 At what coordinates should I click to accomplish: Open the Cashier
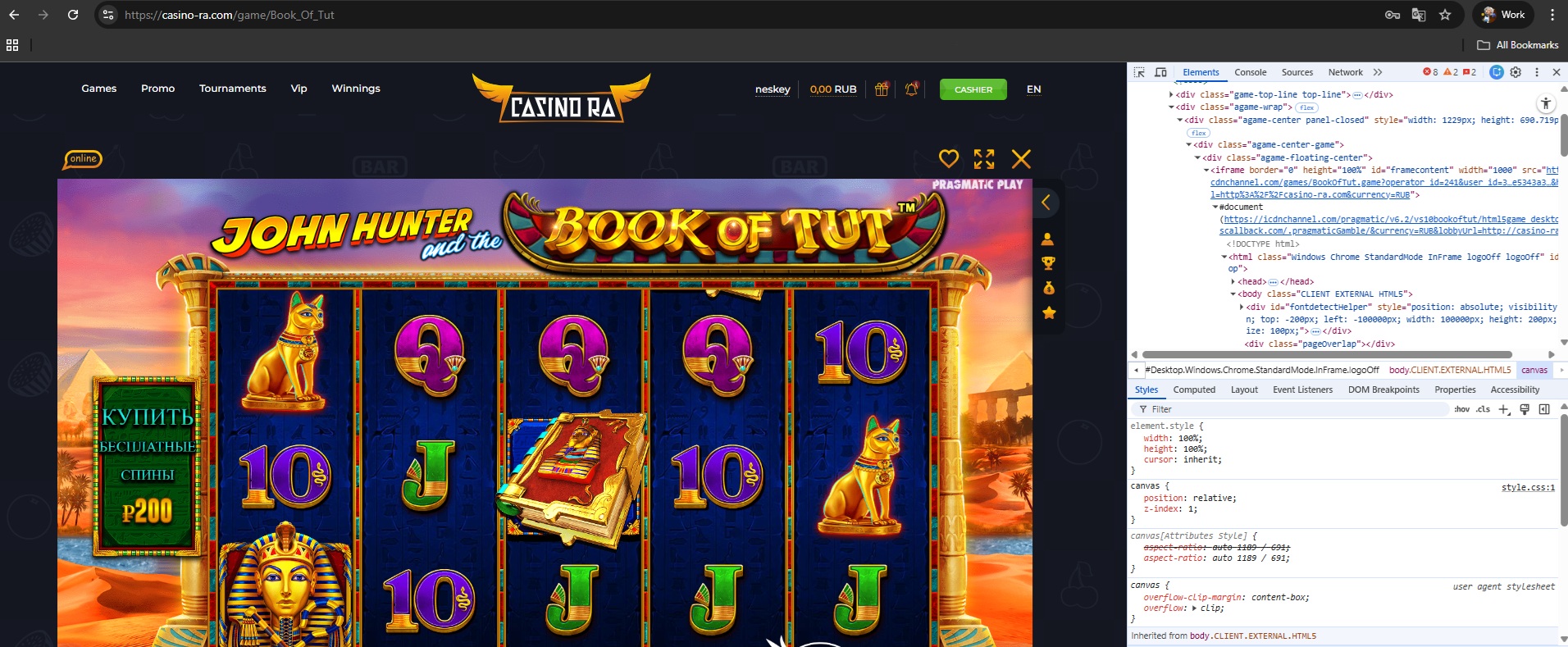(973, 89)
